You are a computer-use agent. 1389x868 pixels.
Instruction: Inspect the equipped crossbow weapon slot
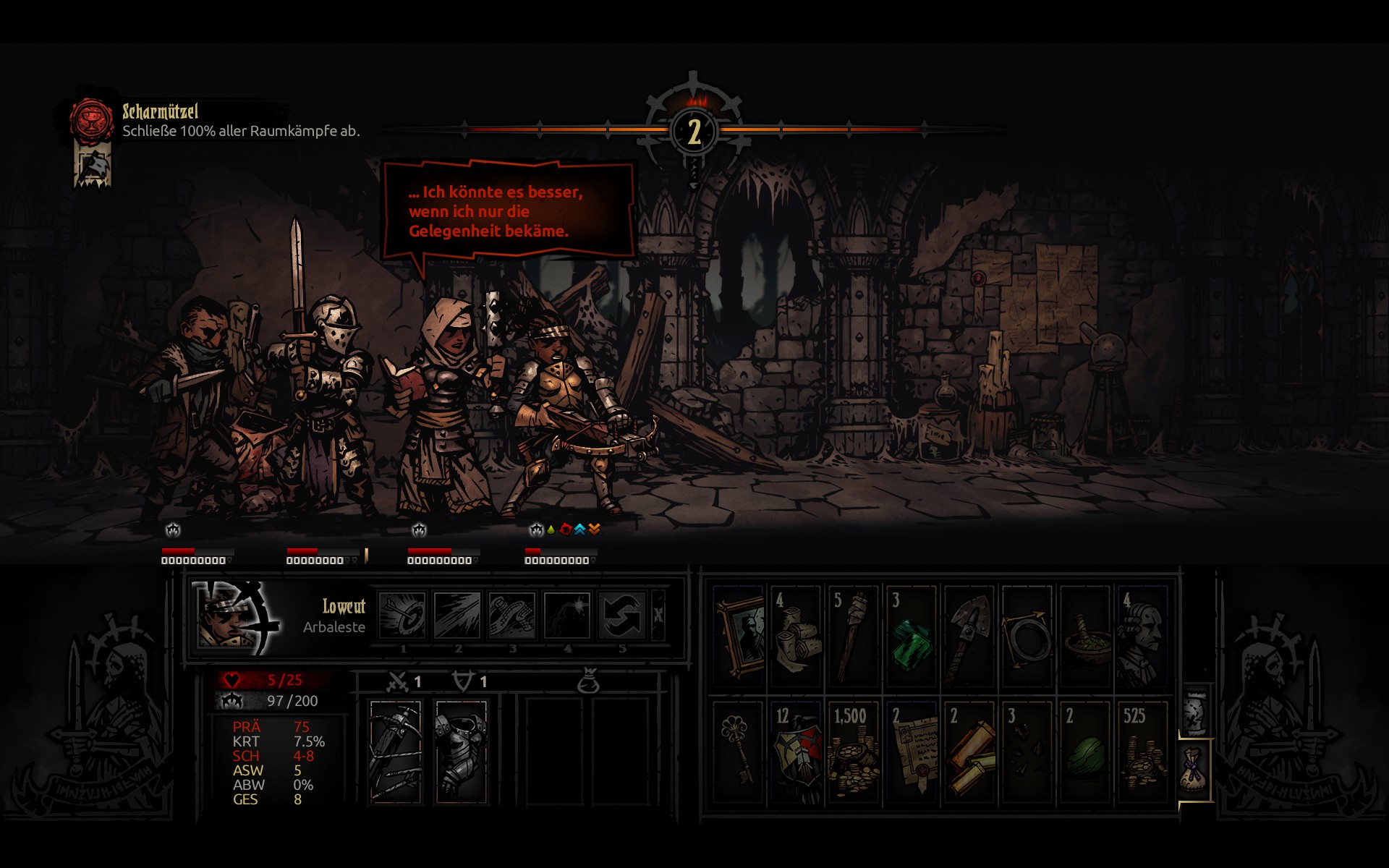pyautogui.click(x=395, y=751)
